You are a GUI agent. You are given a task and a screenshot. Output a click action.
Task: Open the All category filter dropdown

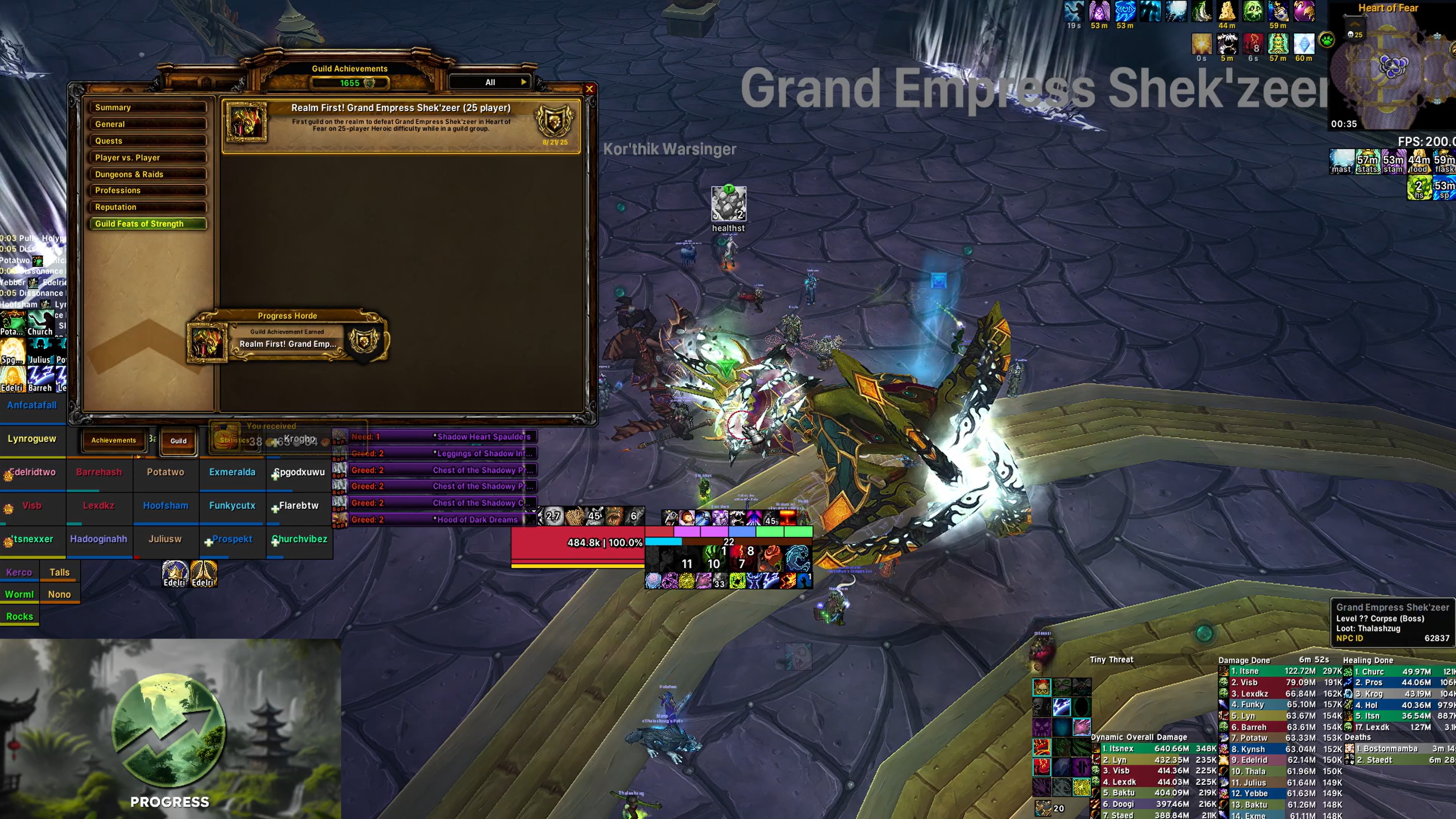(x=489, y=82)
